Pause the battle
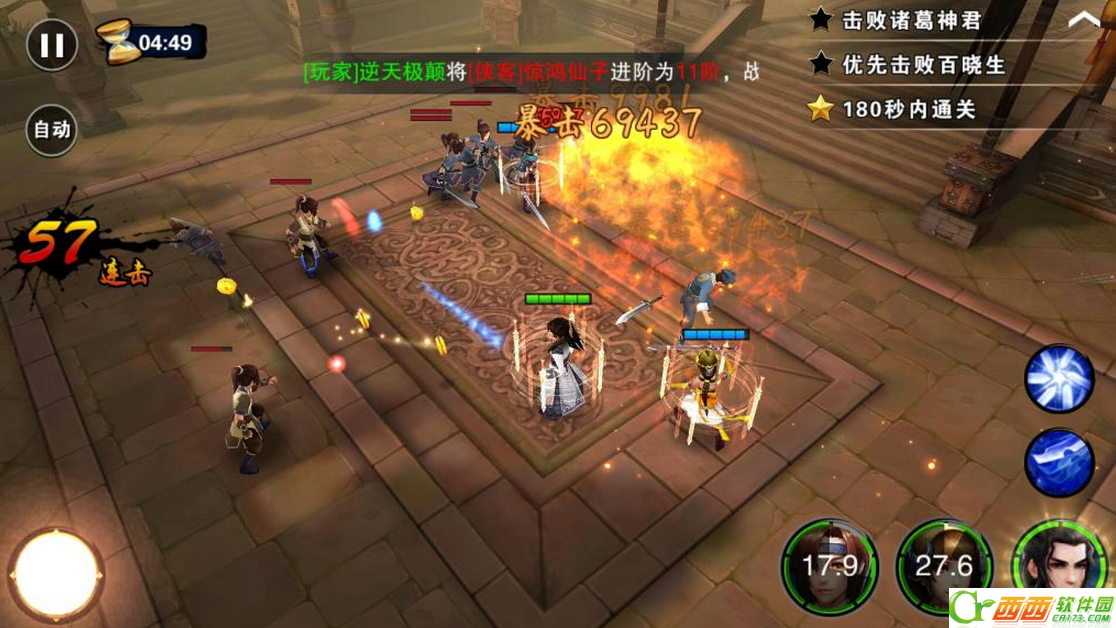The height and width of the screenshot is (628, 1116). click(52, 45)
